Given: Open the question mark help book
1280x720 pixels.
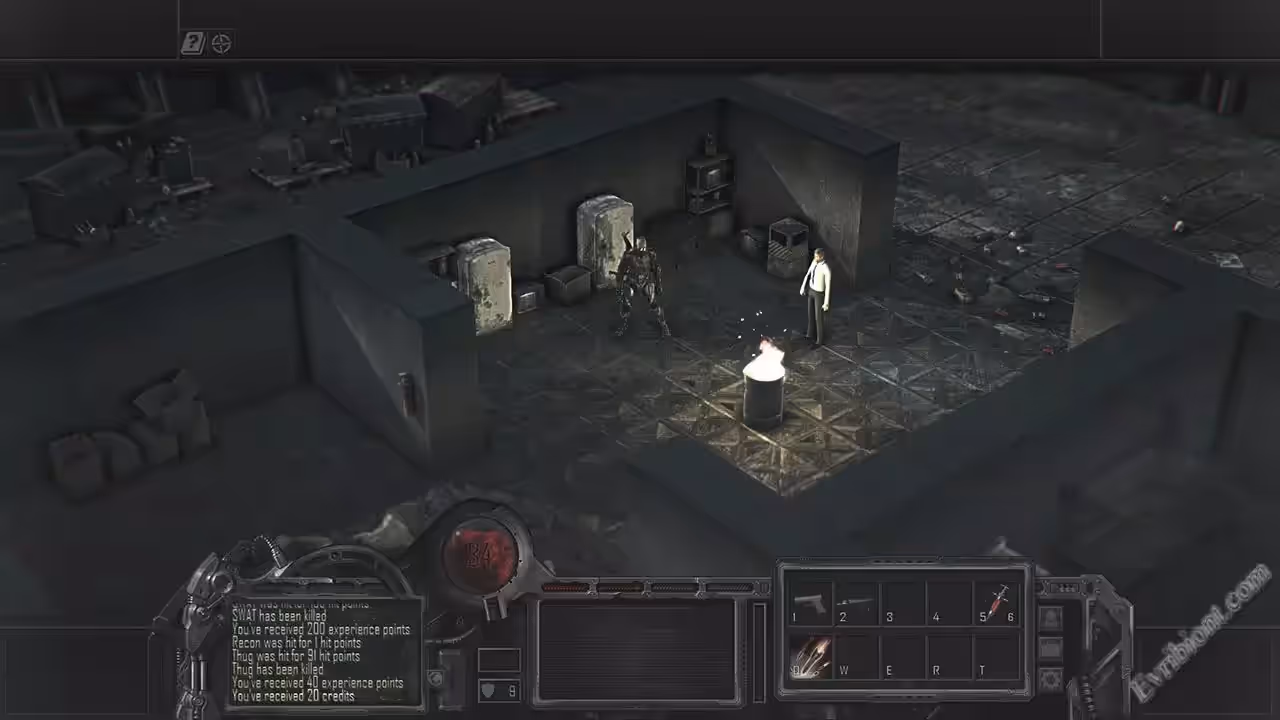Looking at the screenshot, I should pyautogui.click(x=192, y=43).
